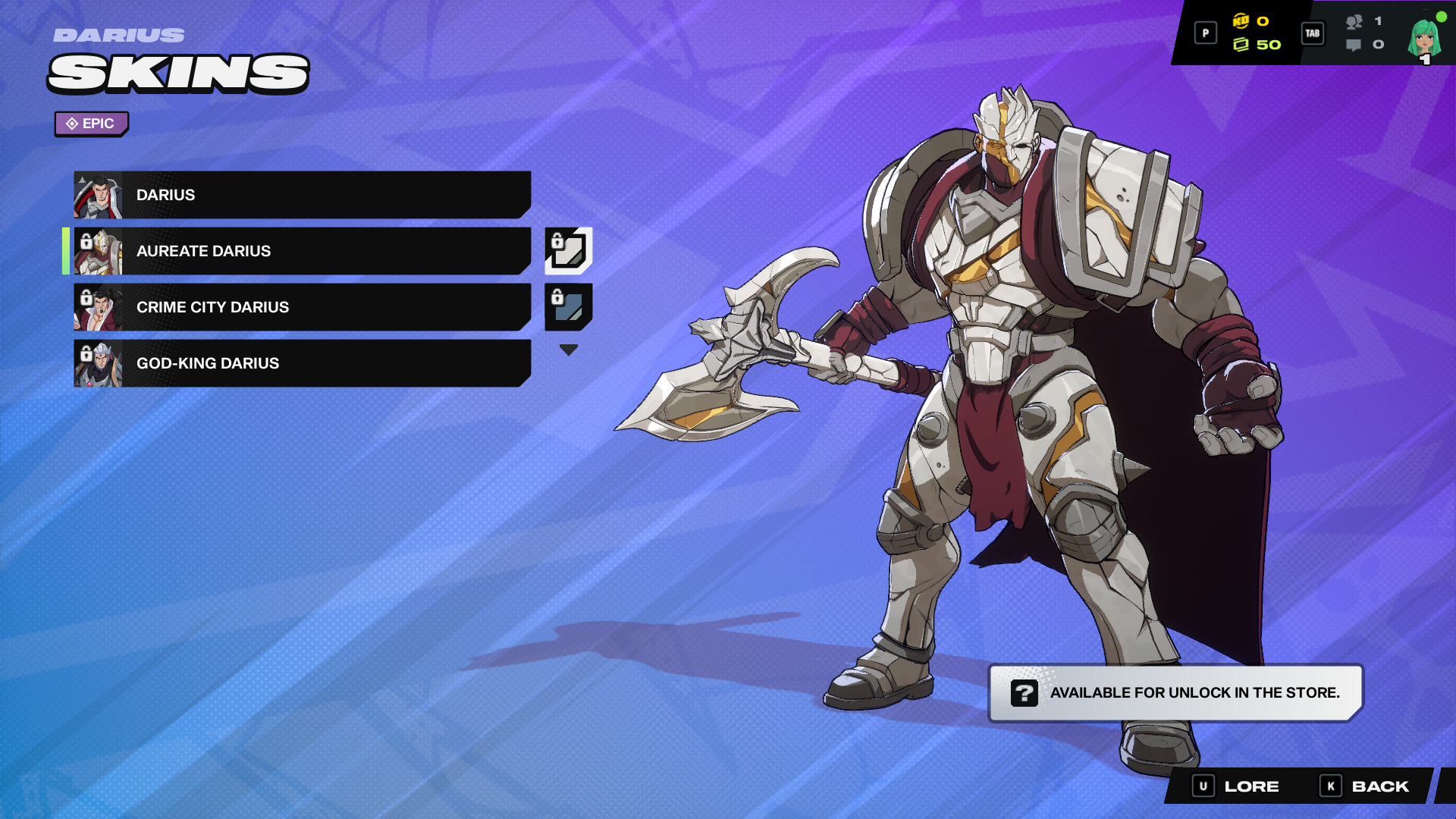This screenshot has width=1456, height=819.
Task: Open the pause menu using the P button
Action: click(1205, 33)
